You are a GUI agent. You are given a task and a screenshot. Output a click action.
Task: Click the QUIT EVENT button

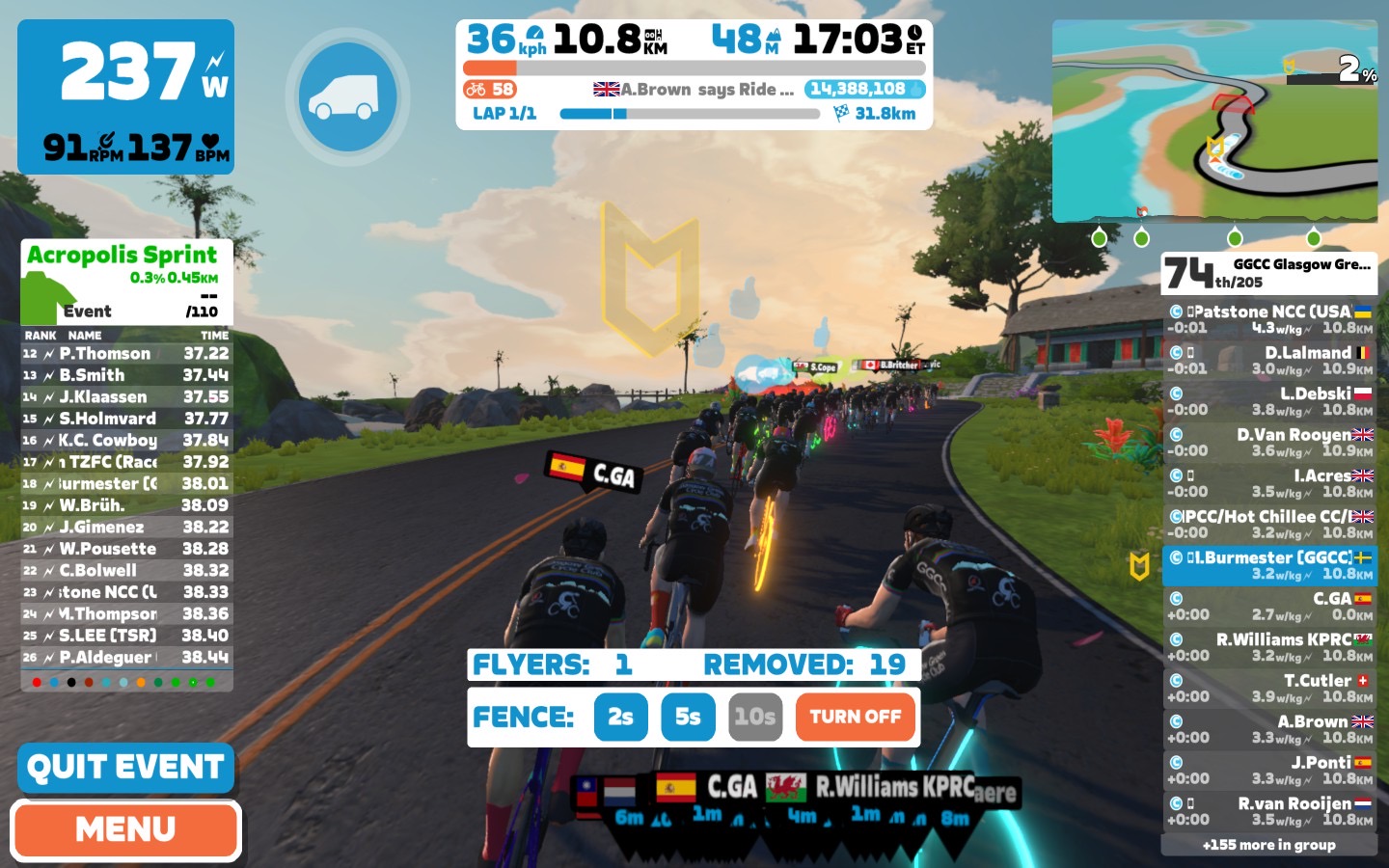[x=125, y=768]
